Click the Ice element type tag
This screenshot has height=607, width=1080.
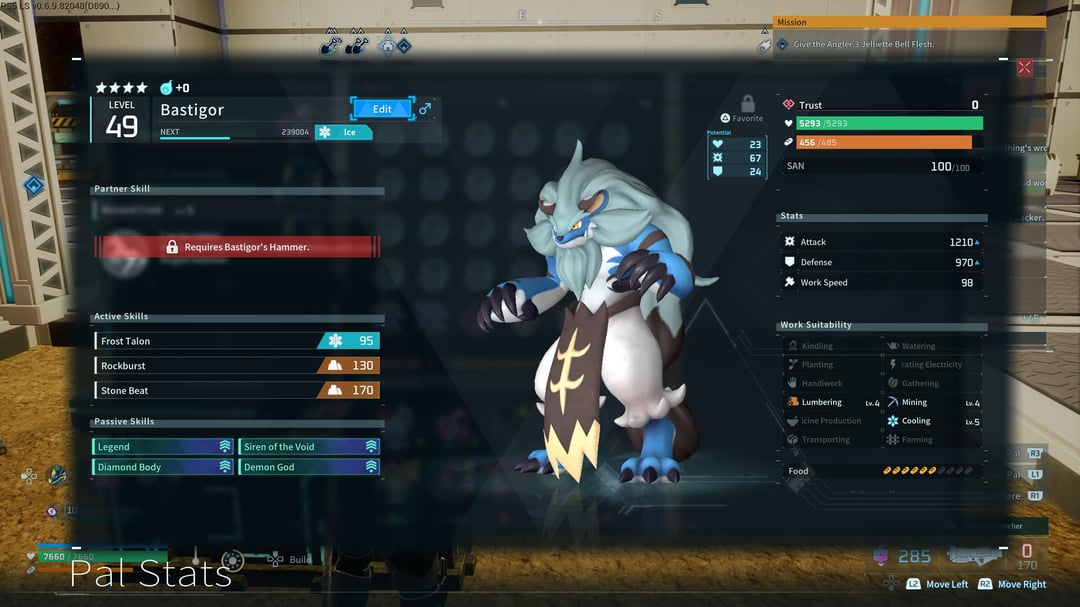click(344, 132)
